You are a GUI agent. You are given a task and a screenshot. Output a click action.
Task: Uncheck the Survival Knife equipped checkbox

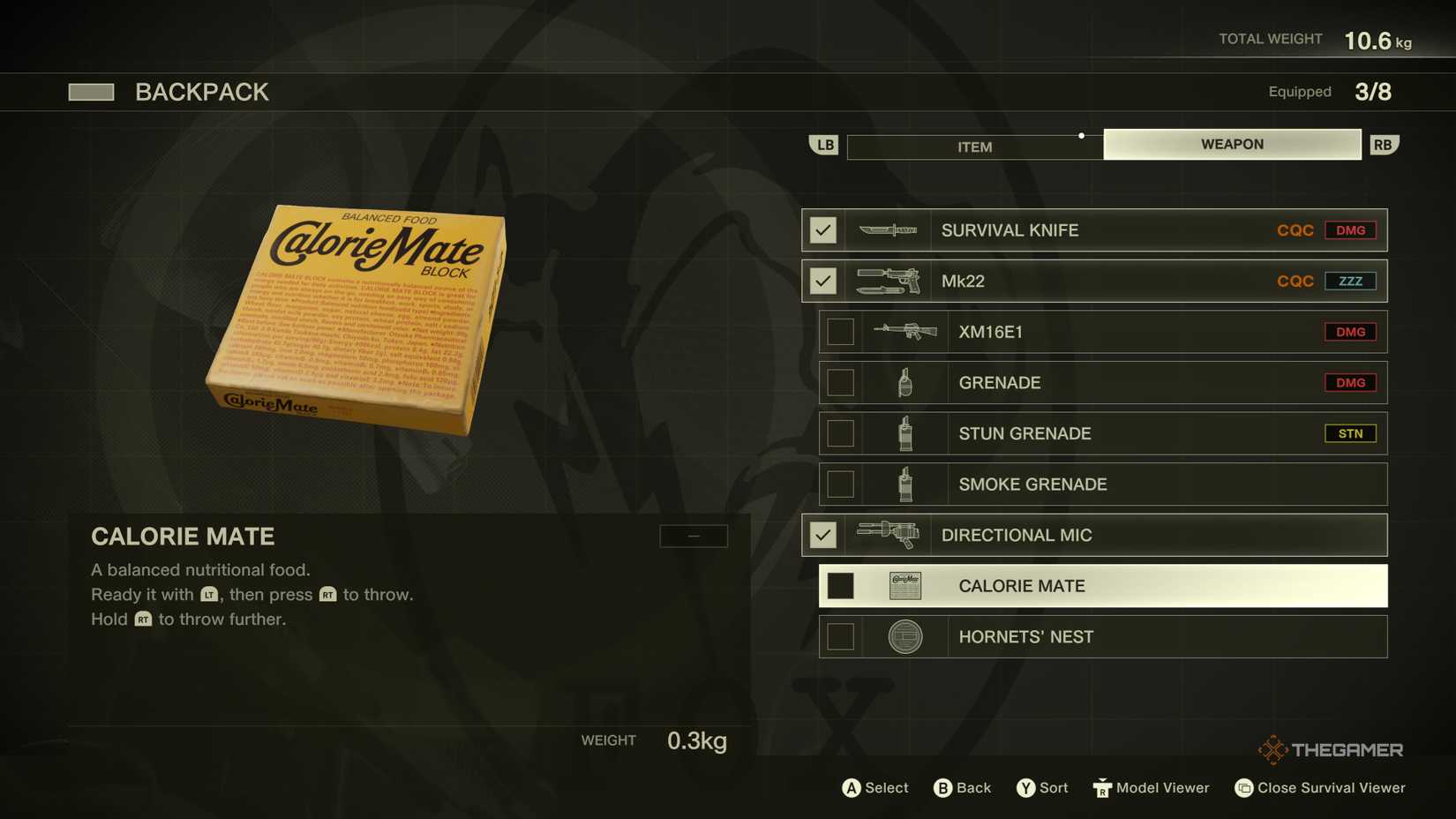point(822,229)
